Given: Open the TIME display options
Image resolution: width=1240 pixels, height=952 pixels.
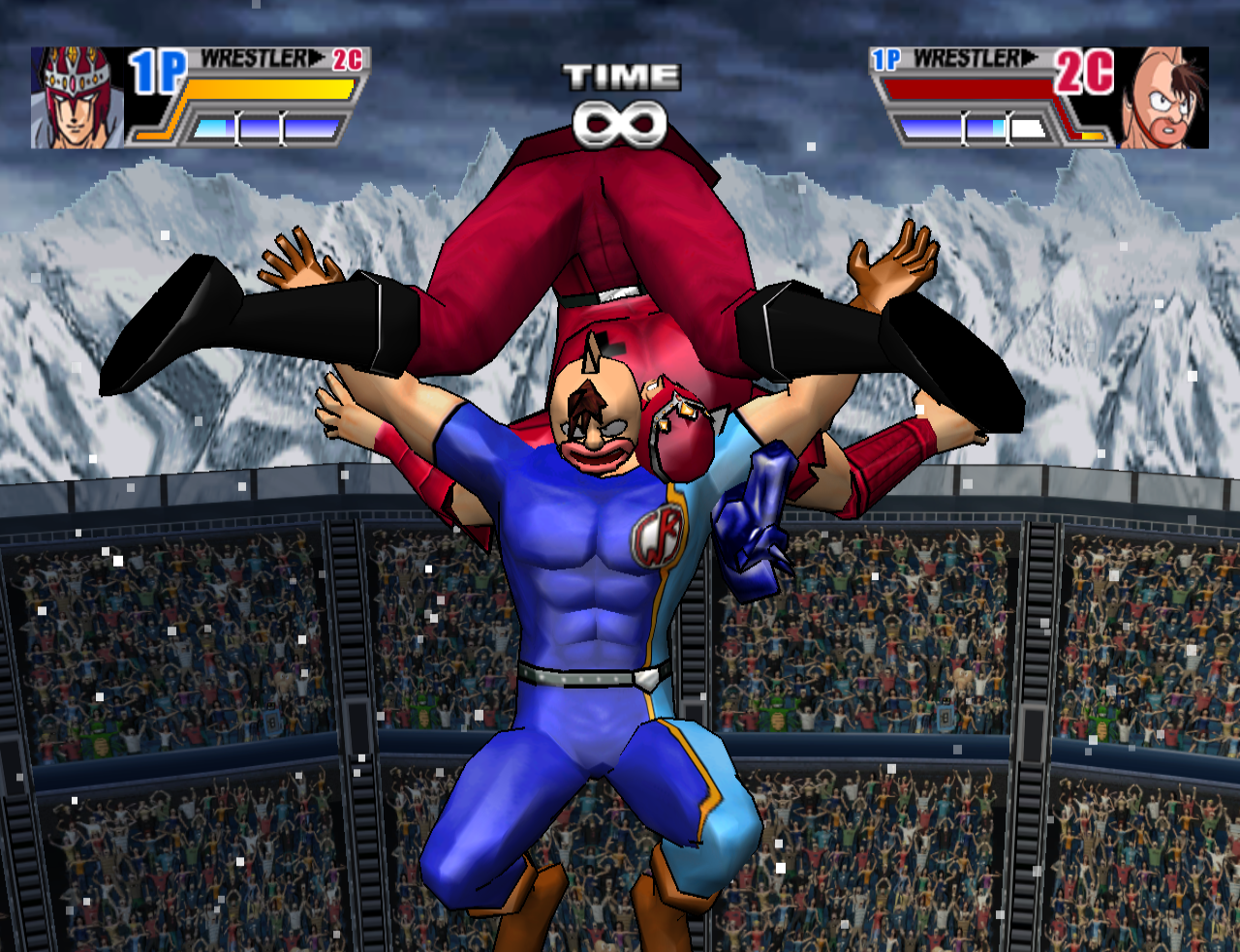Looking at the screenshot, I should point(621,74).
